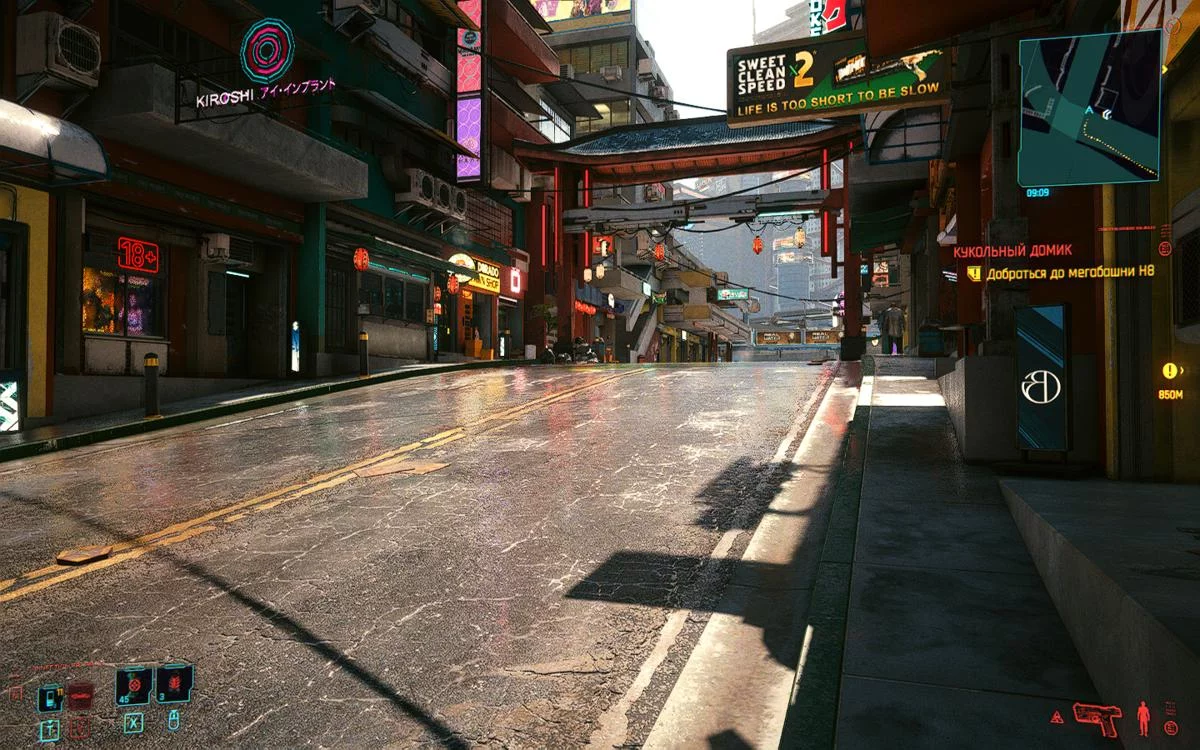
Task: Click the red warning triangle icon
Action: click(1057, 717)
